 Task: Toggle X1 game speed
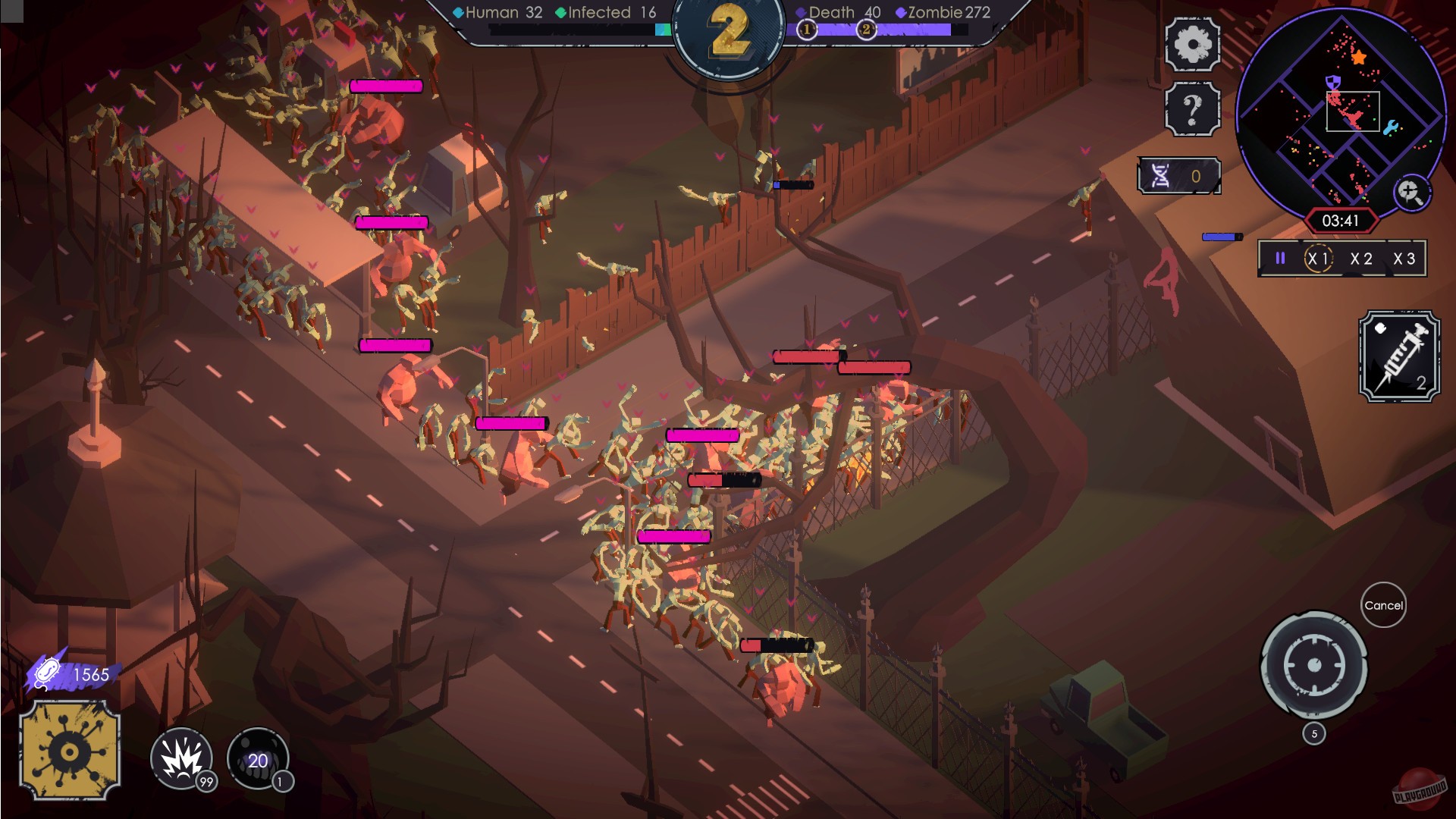tap(1318, 259)
